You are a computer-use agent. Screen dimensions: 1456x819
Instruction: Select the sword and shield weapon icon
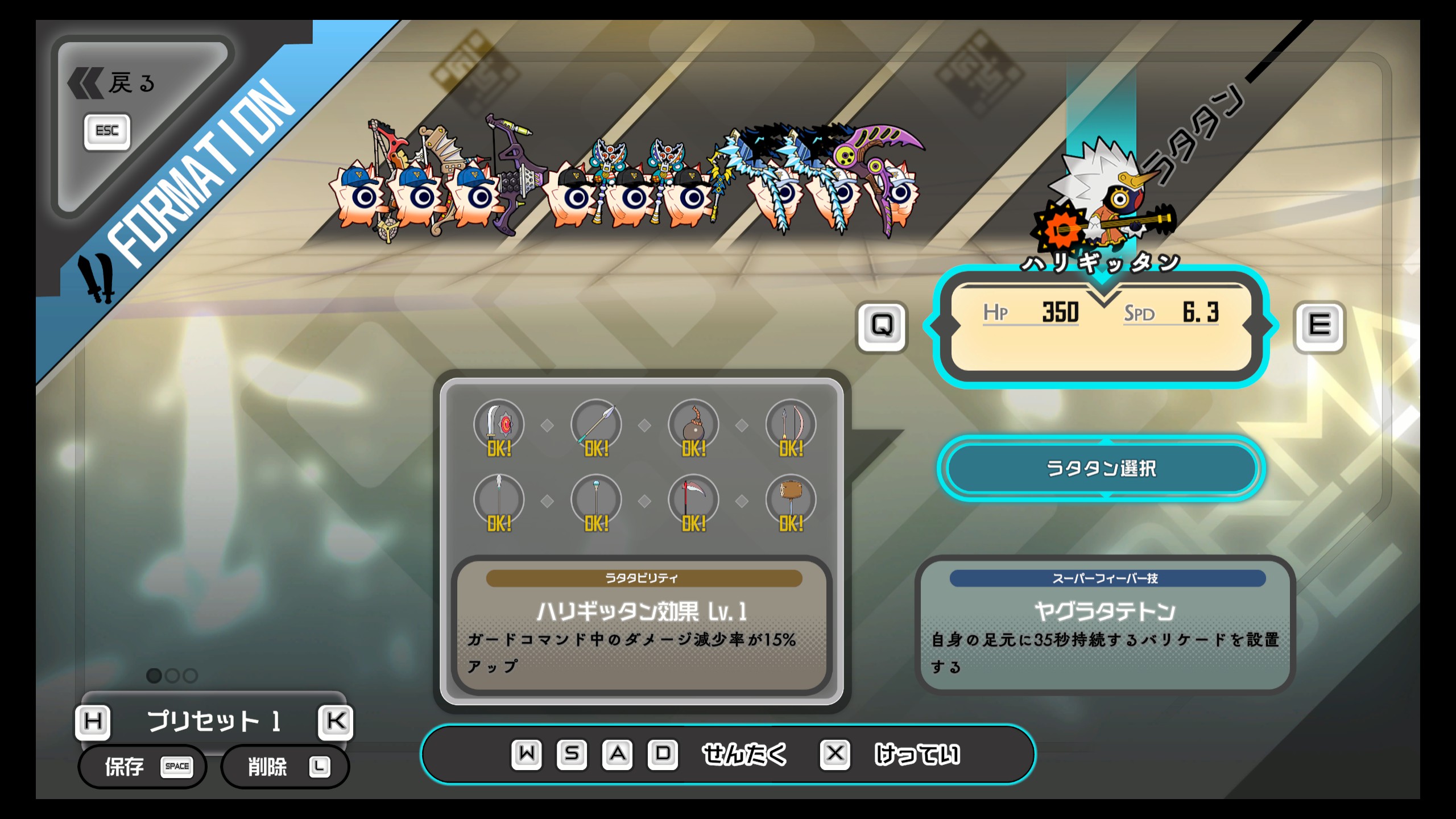click(x=499, y=425)
